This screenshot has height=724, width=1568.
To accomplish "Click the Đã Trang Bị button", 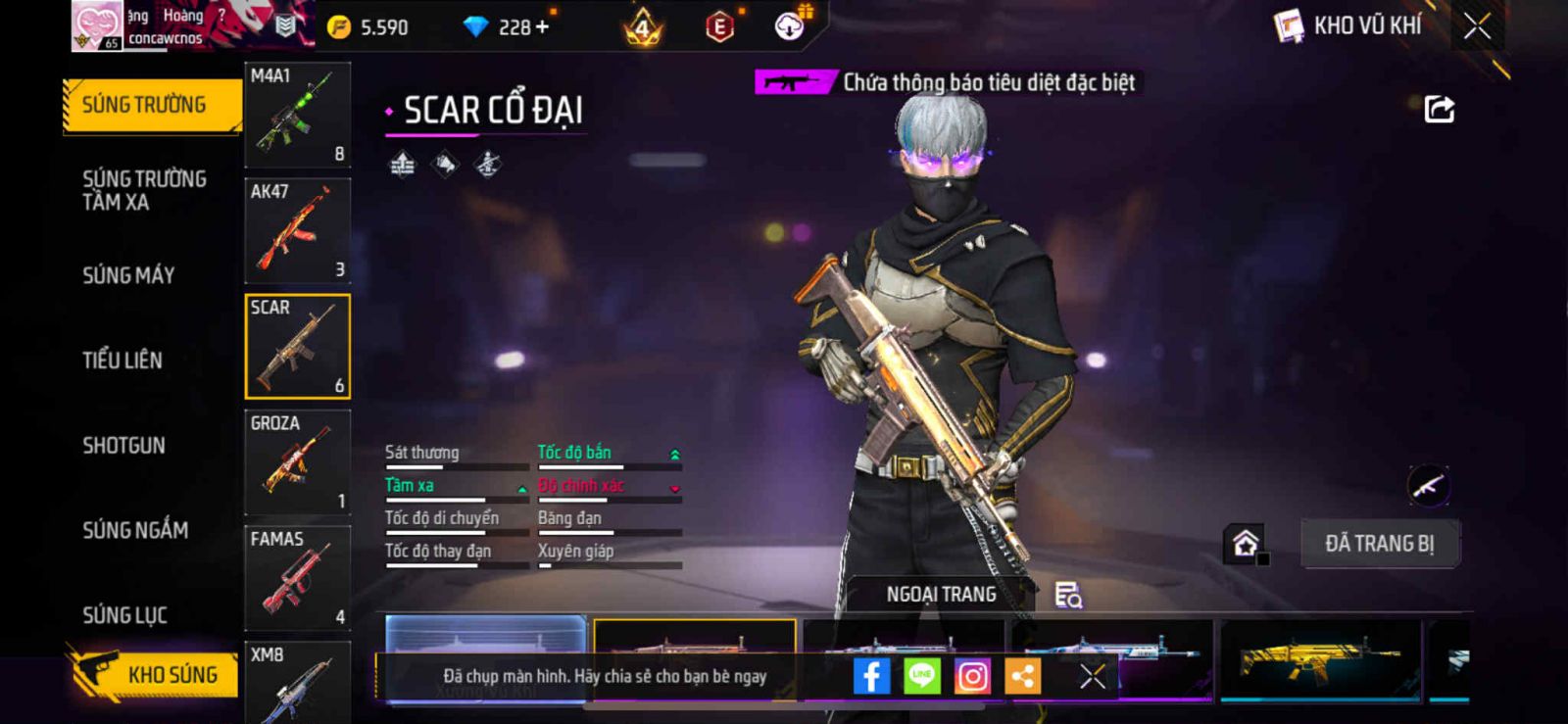I will [x=1379, y=544].
